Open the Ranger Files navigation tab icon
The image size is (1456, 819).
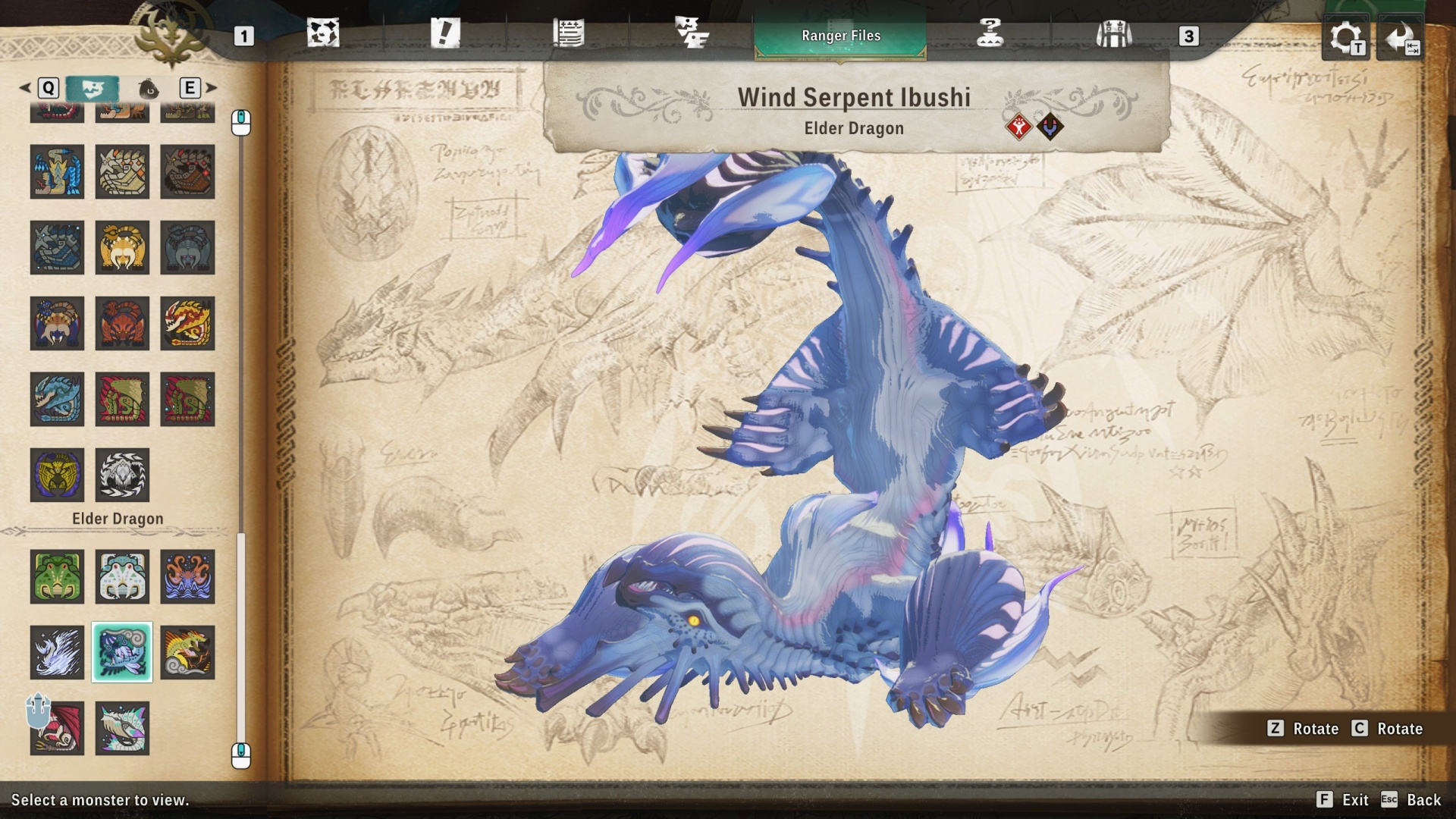(x=840, y=35)
